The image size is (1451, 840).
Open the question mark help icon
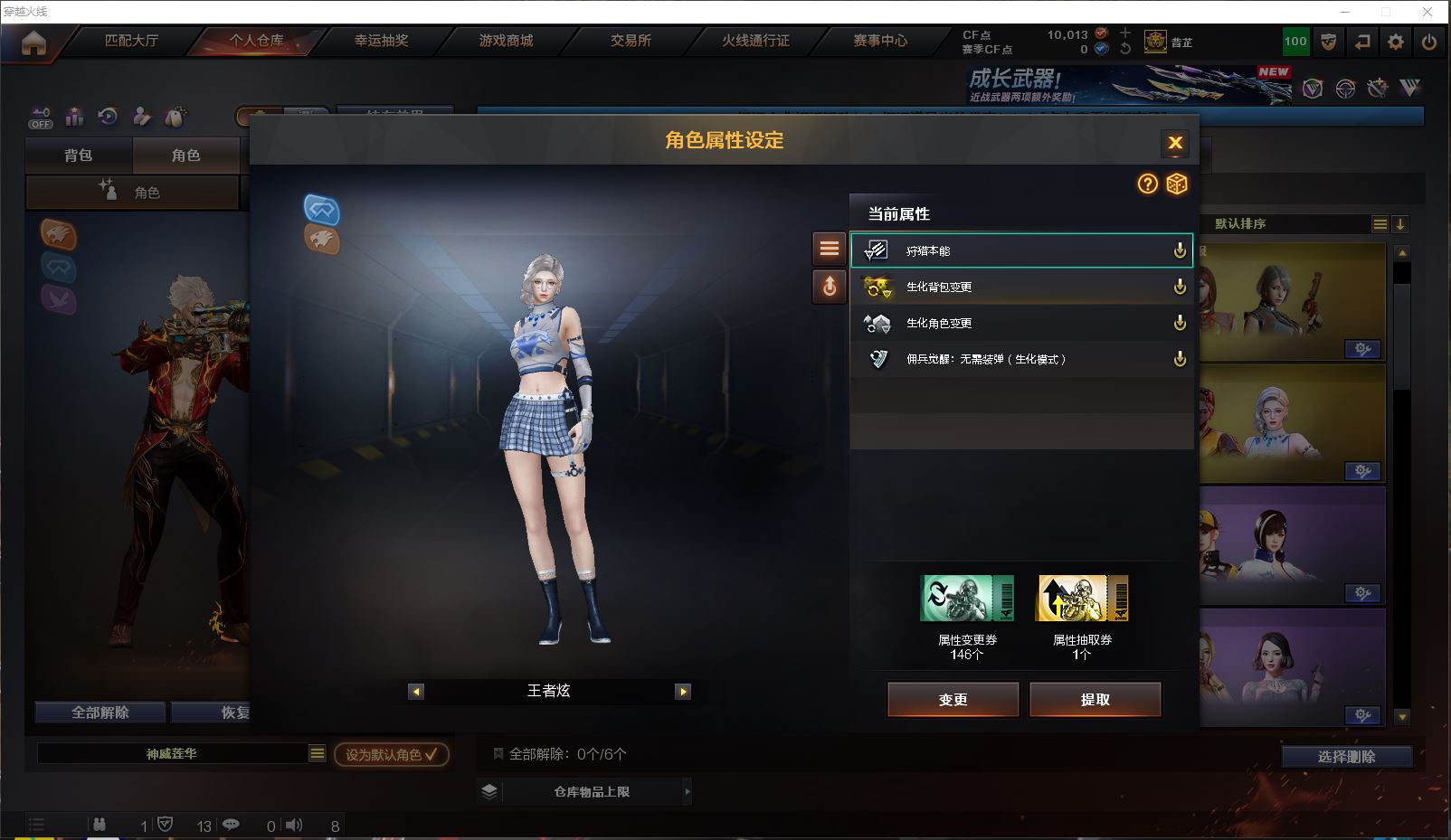pyautogui.click(x=1147, y=184)
